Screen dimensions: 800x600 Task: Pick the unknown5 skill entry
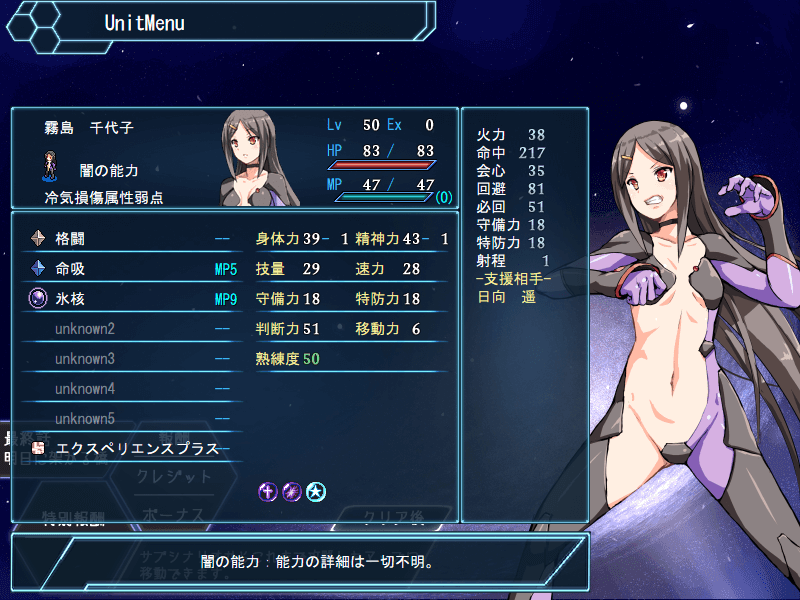130,419
